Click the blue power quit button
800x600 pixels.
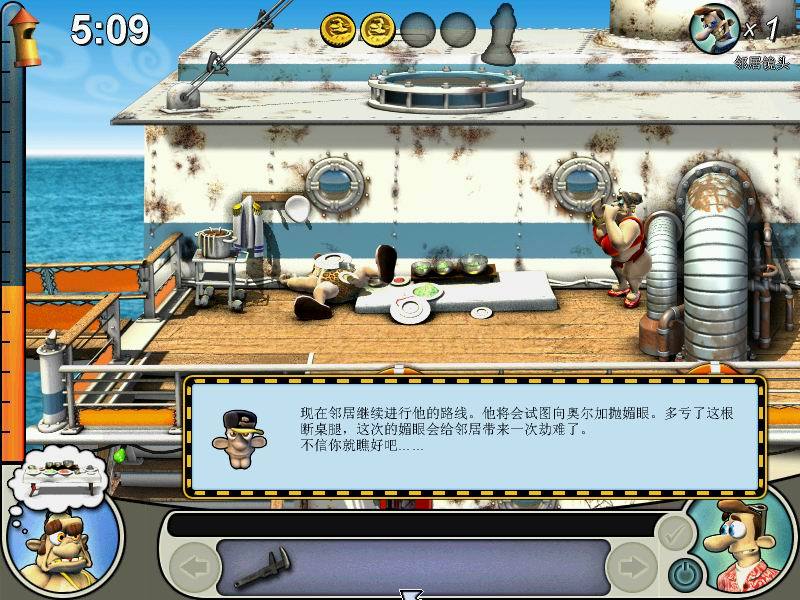pos(683,573)
